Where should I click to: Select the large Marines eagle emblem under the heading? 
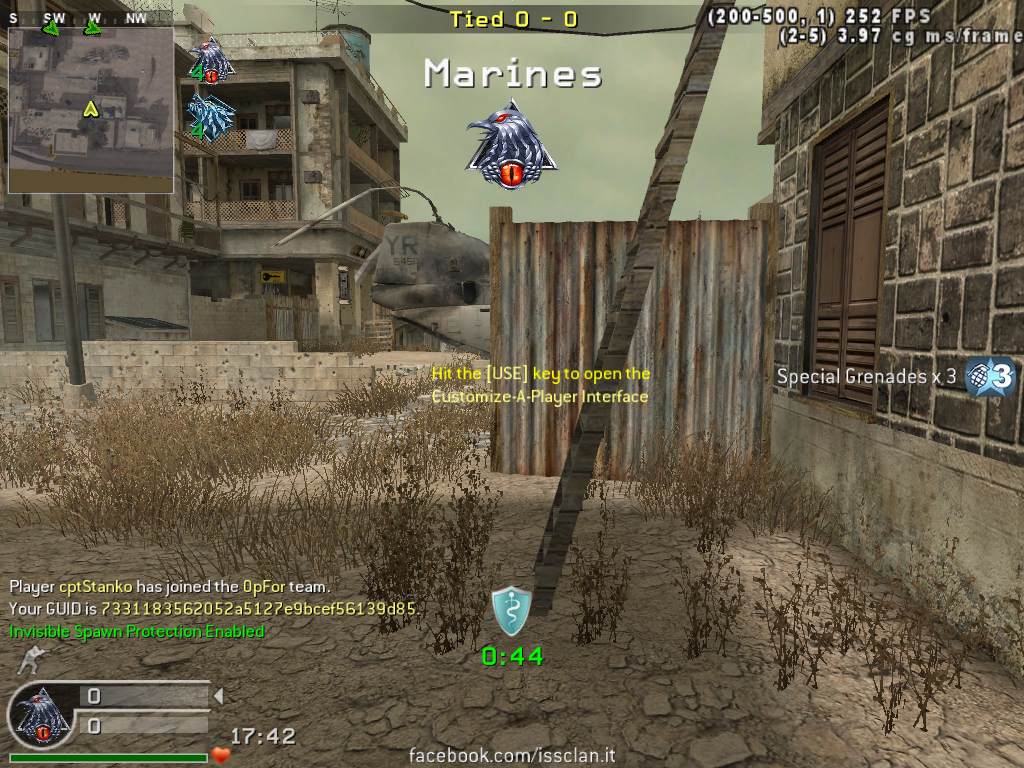point(510,143)
